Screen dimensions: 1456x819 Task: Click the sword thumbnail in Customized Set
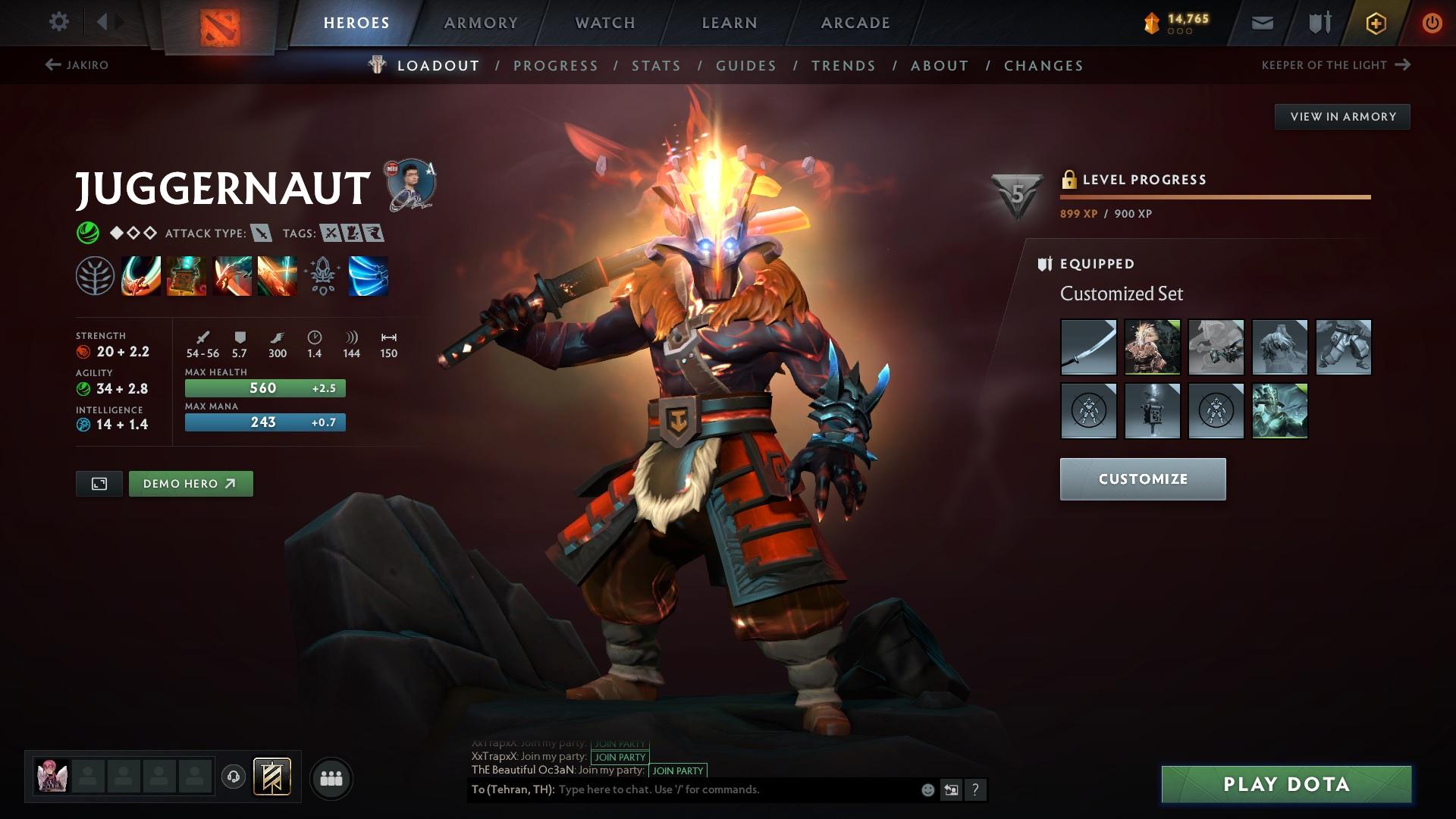click(x=1088, y=347)
